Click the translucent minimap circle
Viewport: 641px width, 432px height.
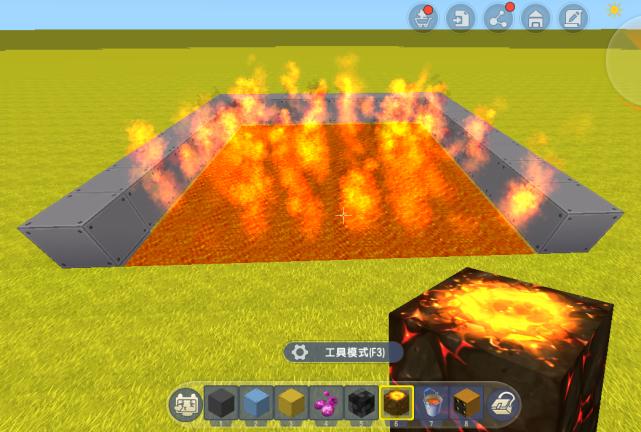tap(628, 60)
